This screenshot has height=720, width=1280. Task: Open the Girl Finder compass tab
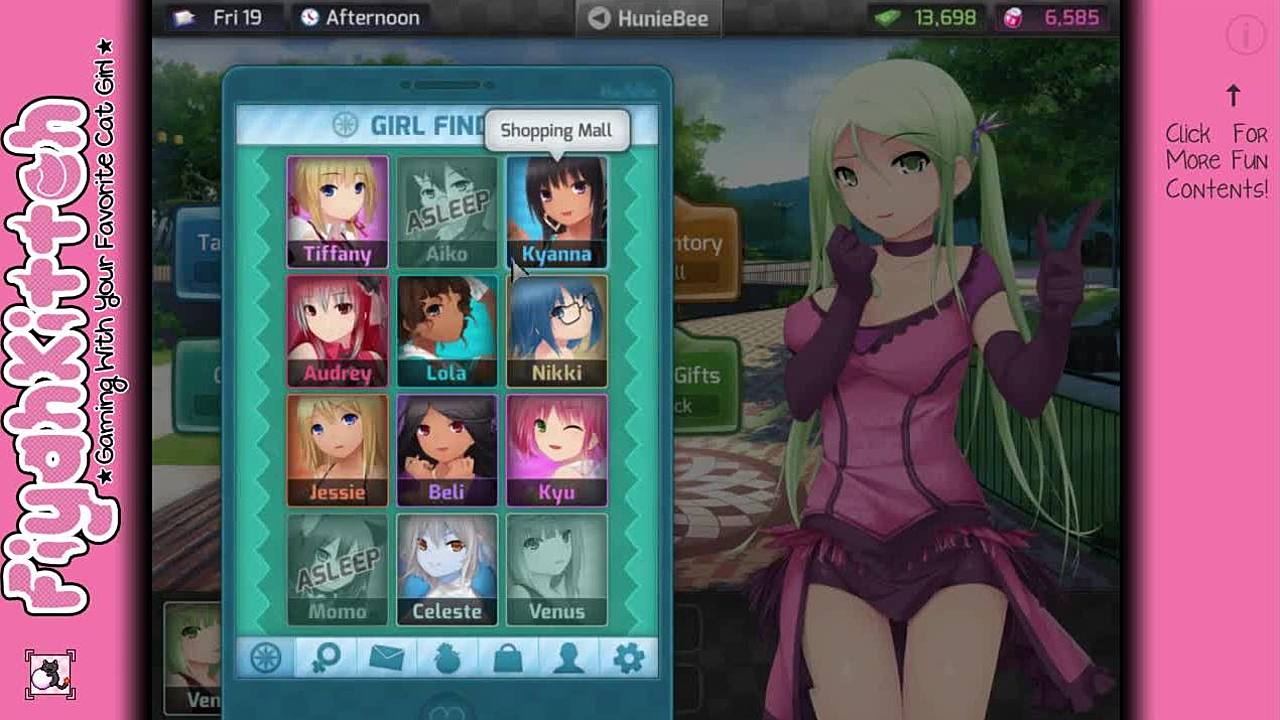(266, 658)
